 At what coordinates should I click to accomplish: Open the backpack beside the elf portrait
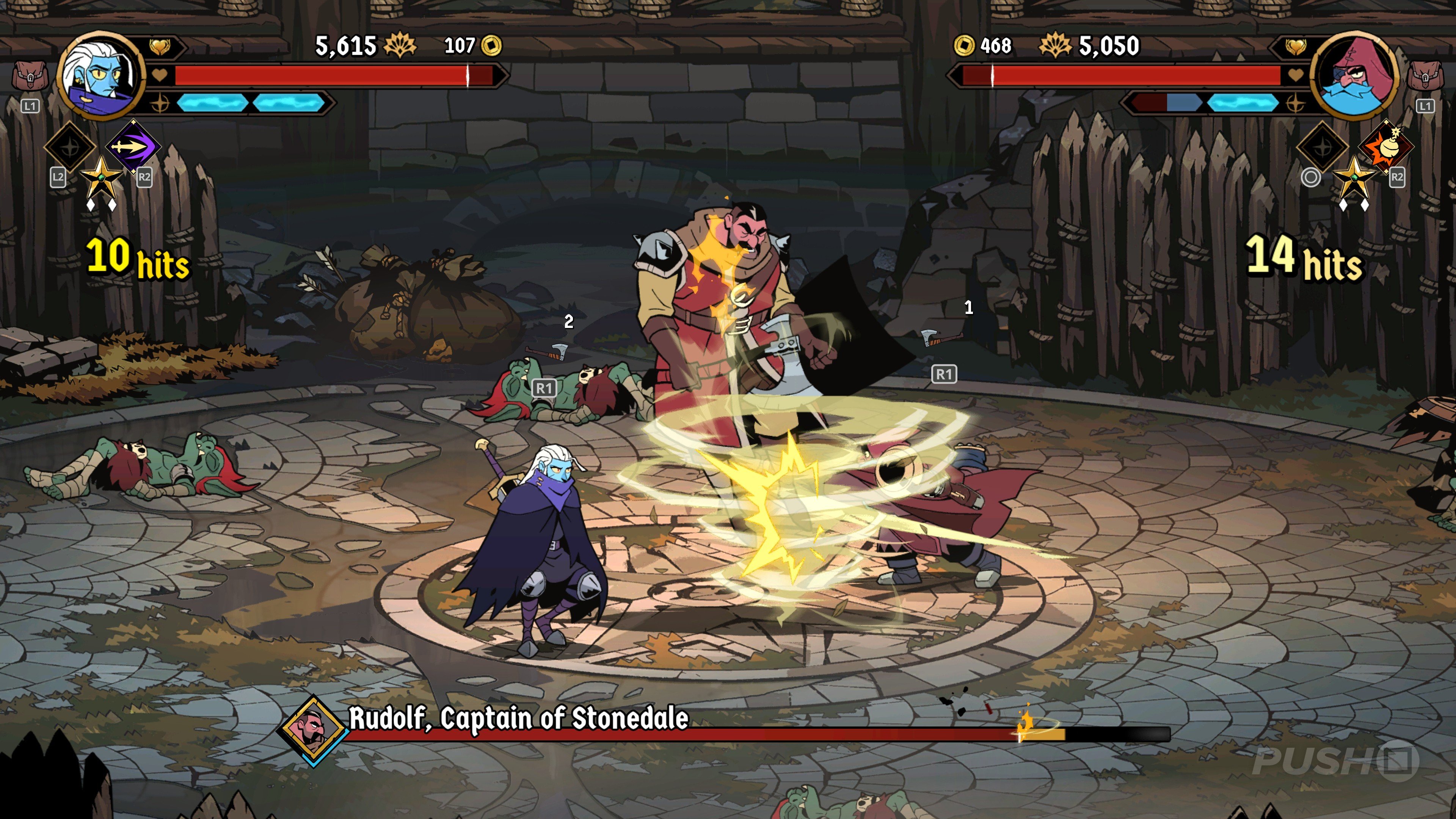[30, 76]
